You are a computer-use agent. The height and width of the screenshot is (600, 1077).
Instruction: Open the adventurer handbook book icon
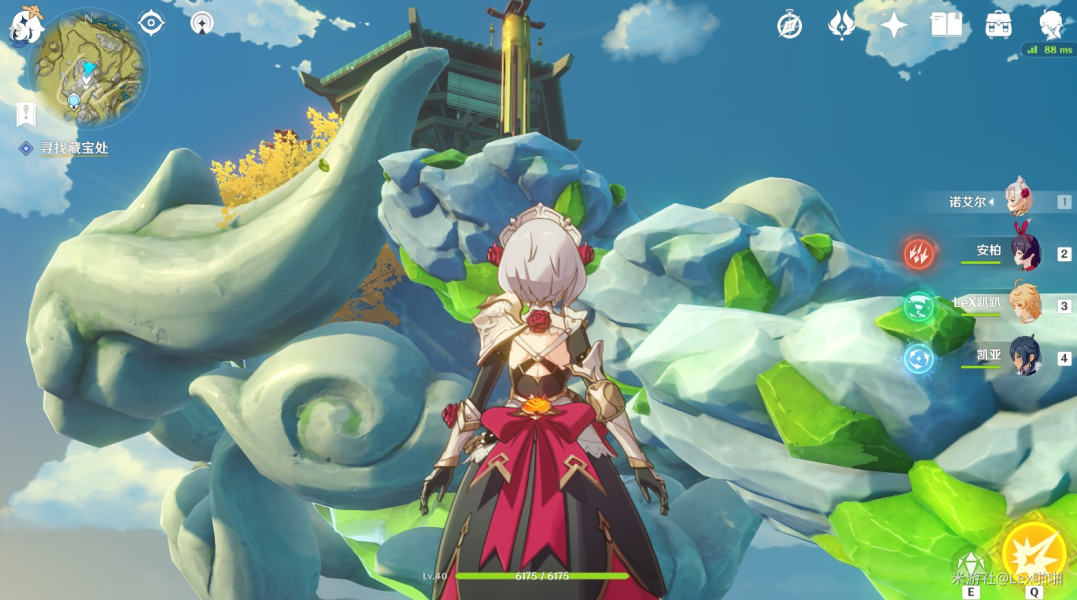click(946, 25)
